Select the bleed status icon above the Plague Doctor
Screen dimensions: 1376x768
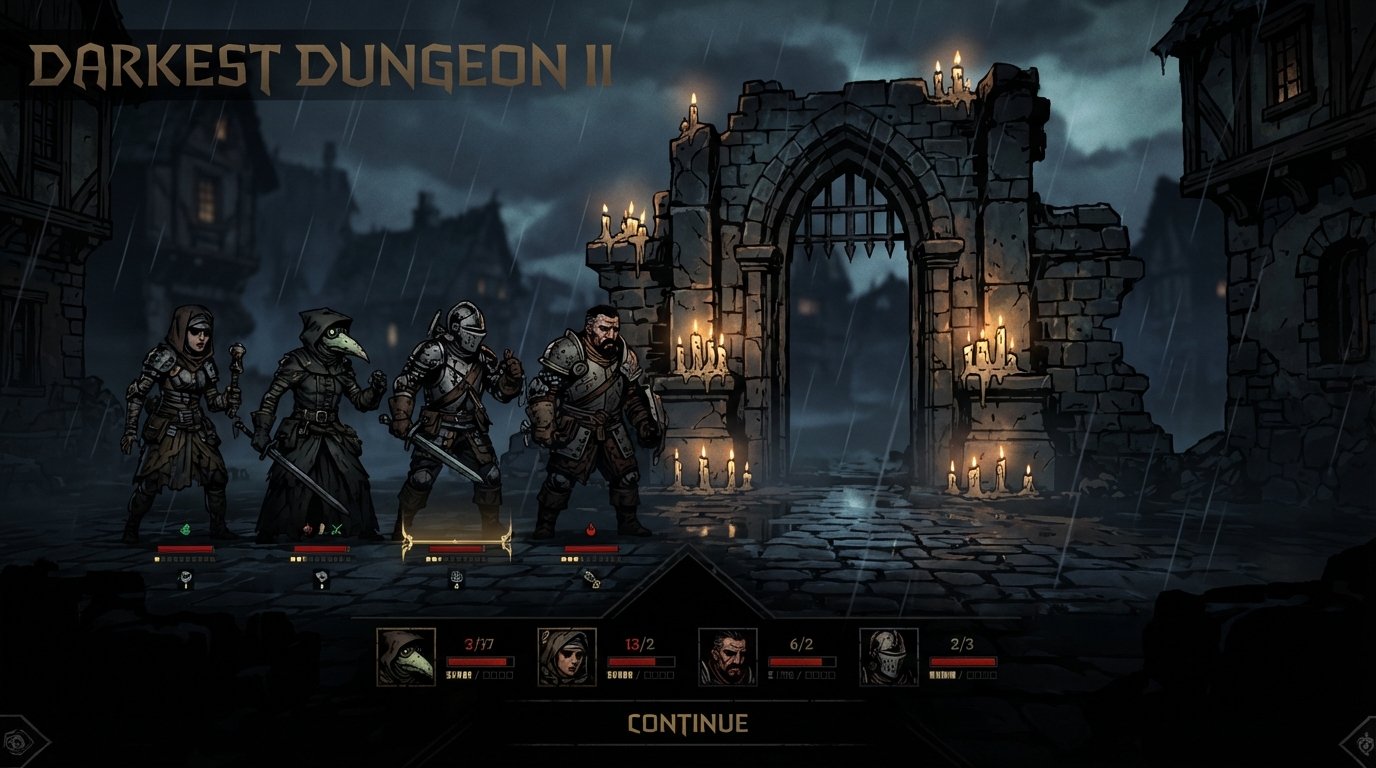[305, 530]
